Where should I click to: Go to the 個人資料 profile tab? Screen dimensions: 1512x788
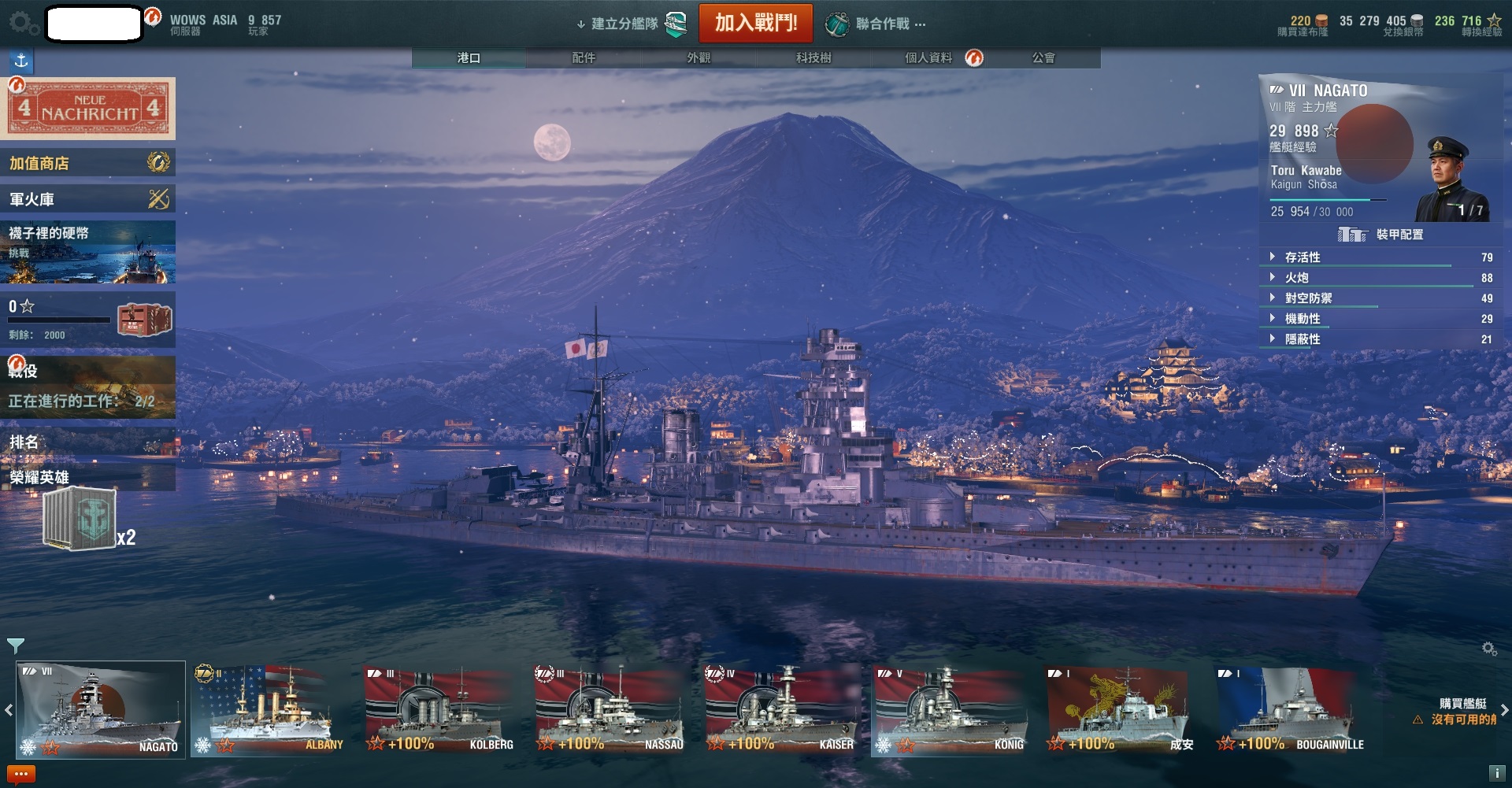(x=929, y=57)
